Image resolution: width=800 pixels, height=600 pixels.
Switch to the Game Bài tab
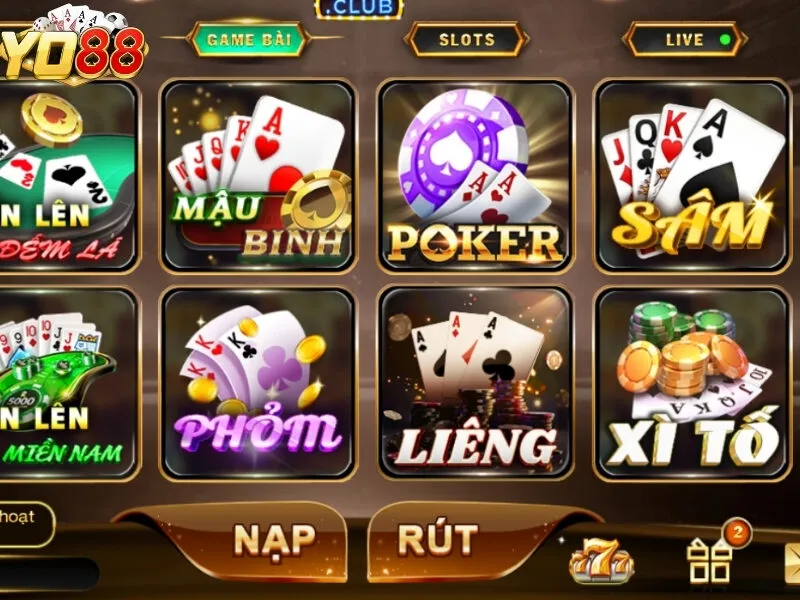249,40
